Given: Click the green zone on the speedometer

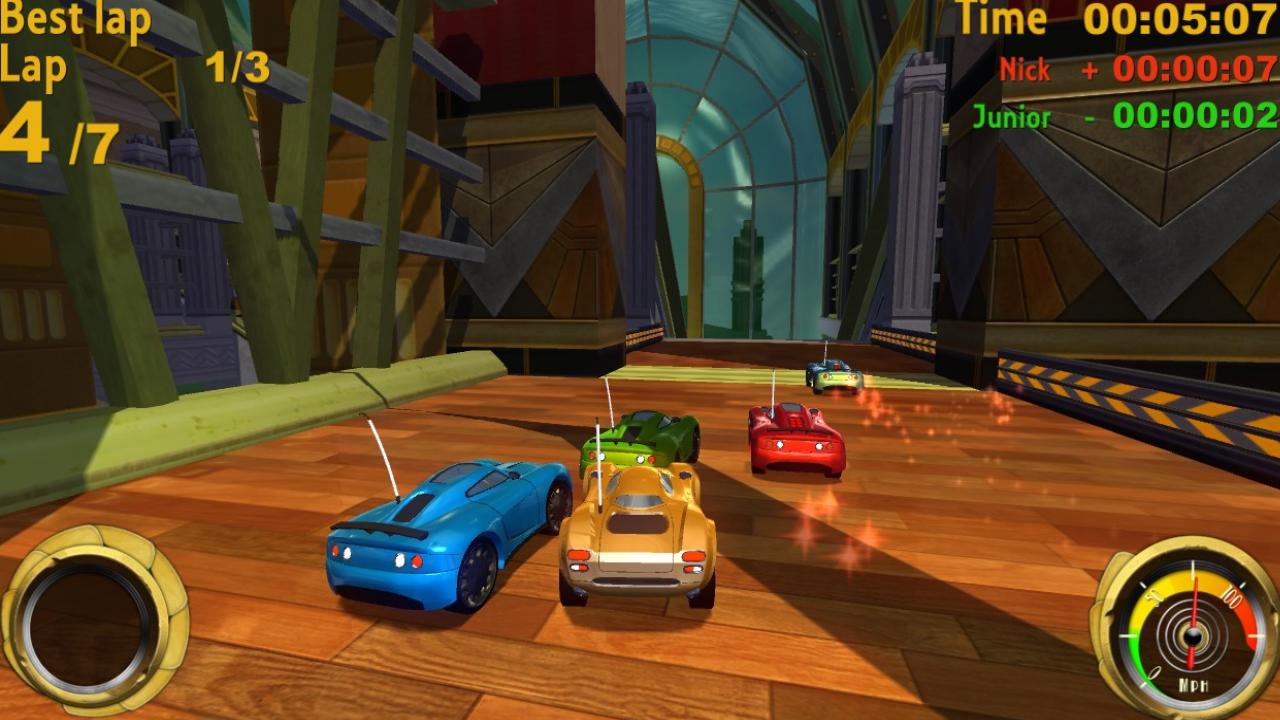Looking at the screenshot, I should coord(1137,653).
